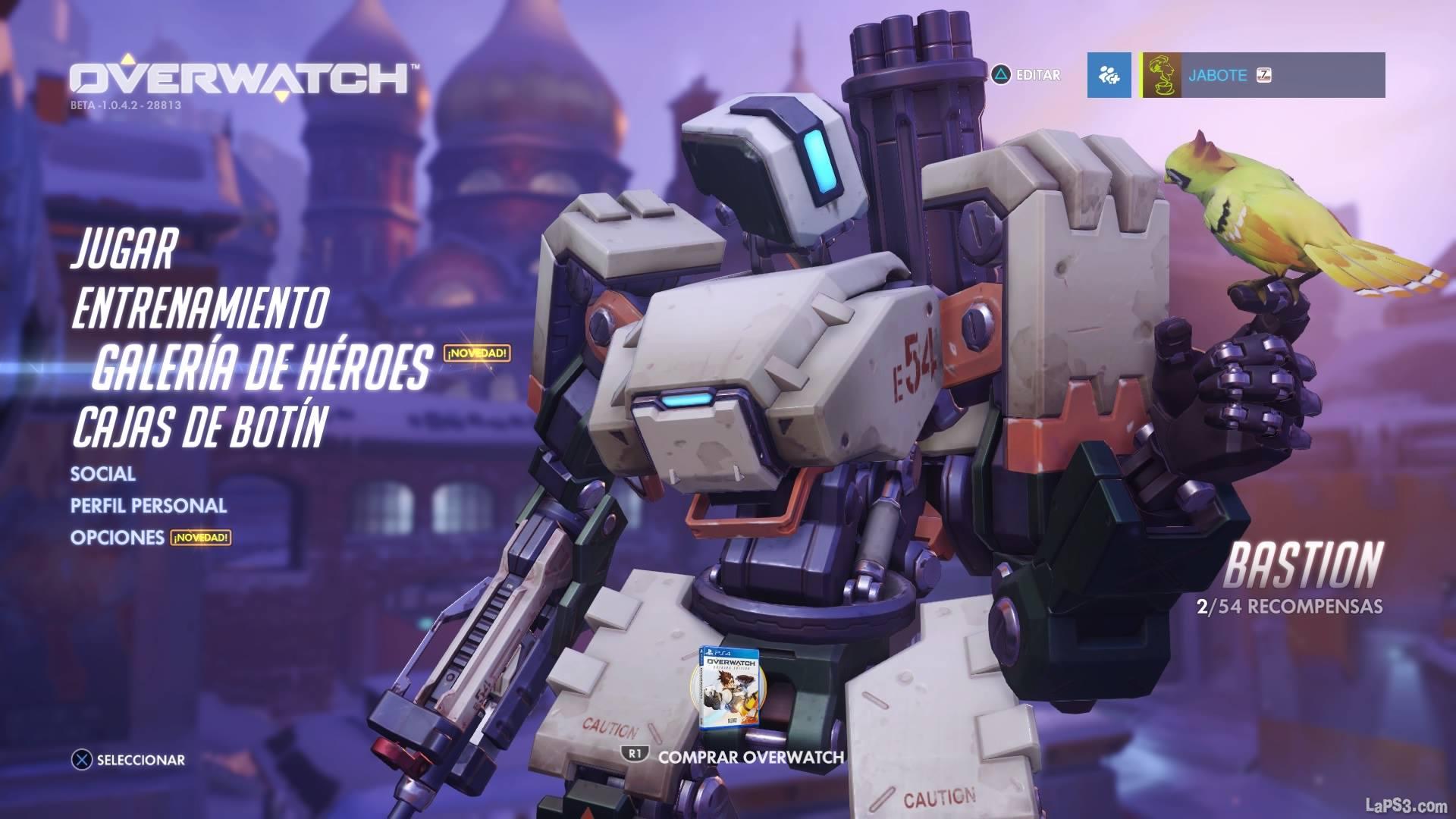Click the Comprar Overwatch label
Viewport: 1456px width, 819px height.
750,757
